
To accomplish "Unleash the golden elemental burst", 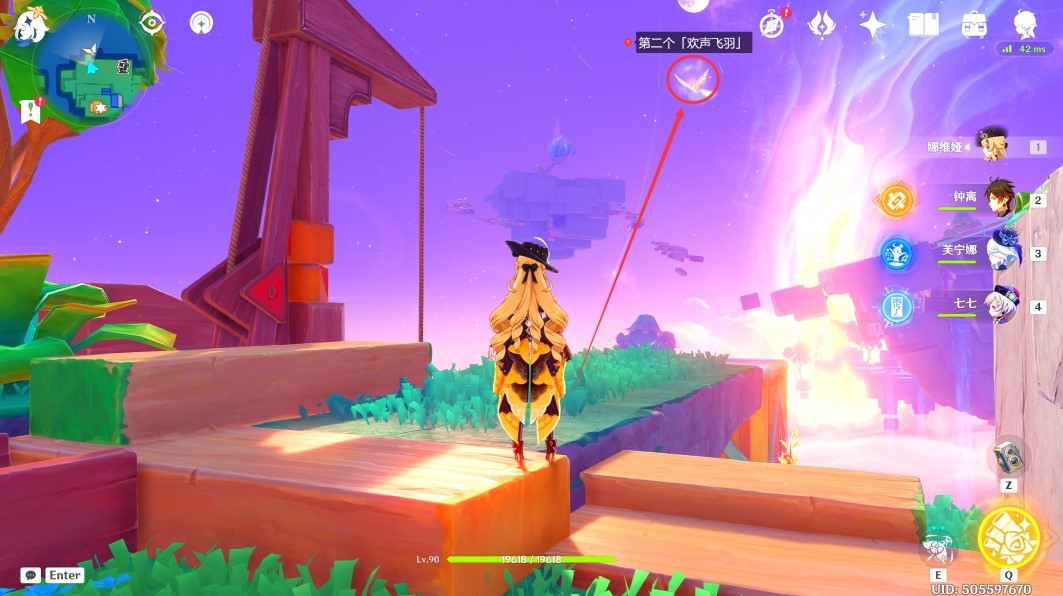I will pos(1007,537).
